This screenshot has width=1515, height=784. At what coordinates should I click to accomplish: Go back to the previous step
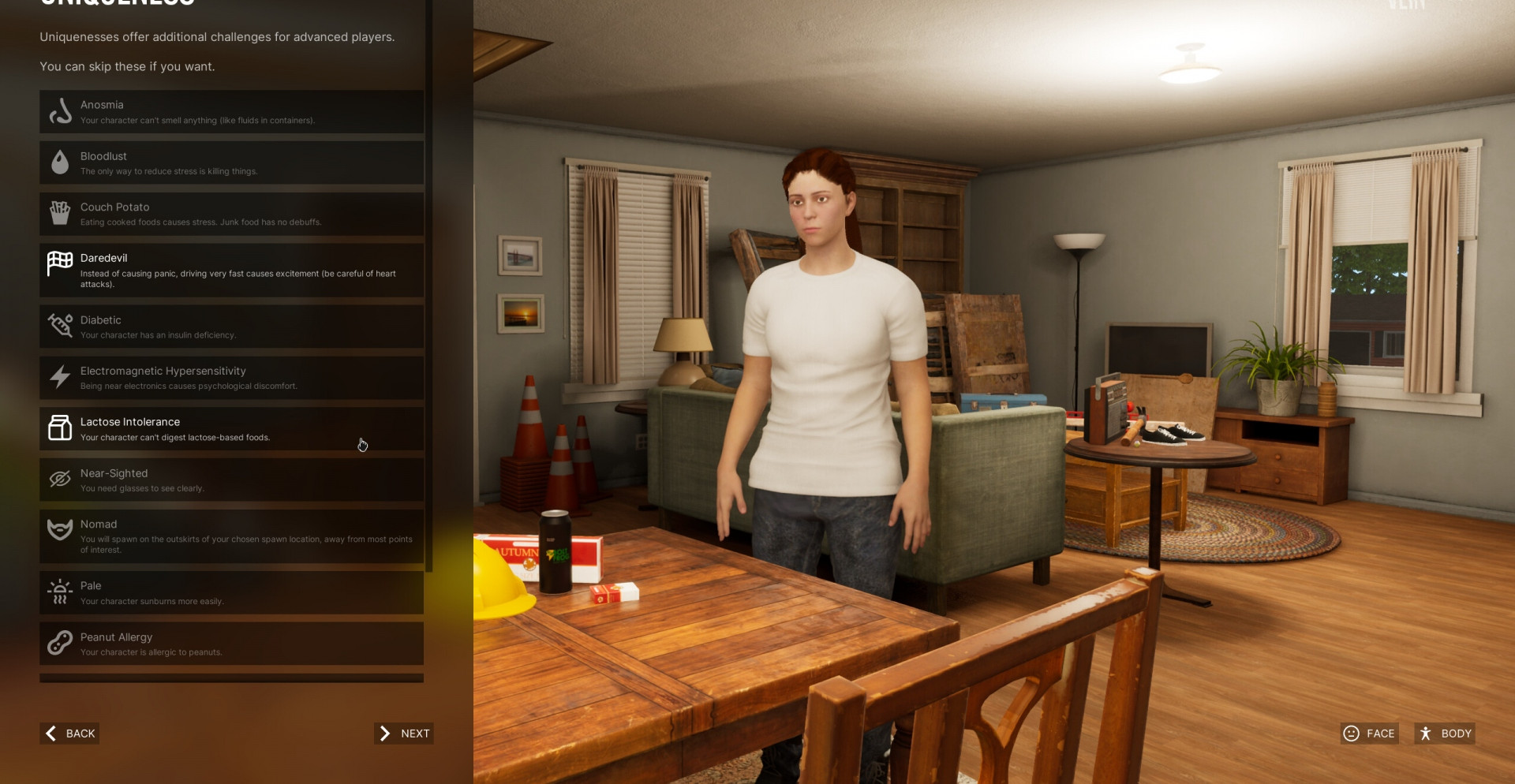coord(70,734)
